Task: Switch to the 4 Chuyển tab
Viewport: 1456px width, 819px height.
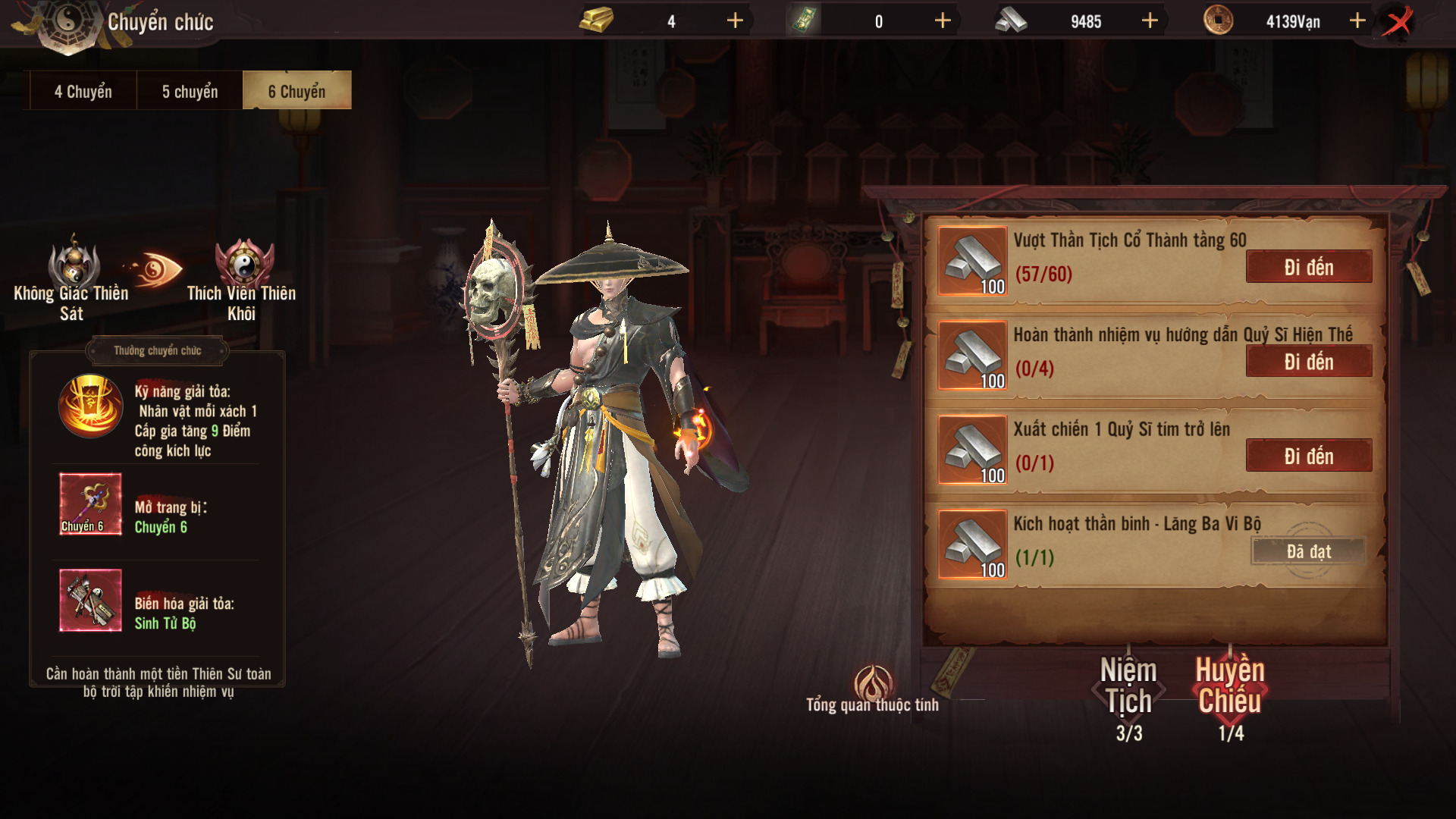Action: [x=83, y=92]
